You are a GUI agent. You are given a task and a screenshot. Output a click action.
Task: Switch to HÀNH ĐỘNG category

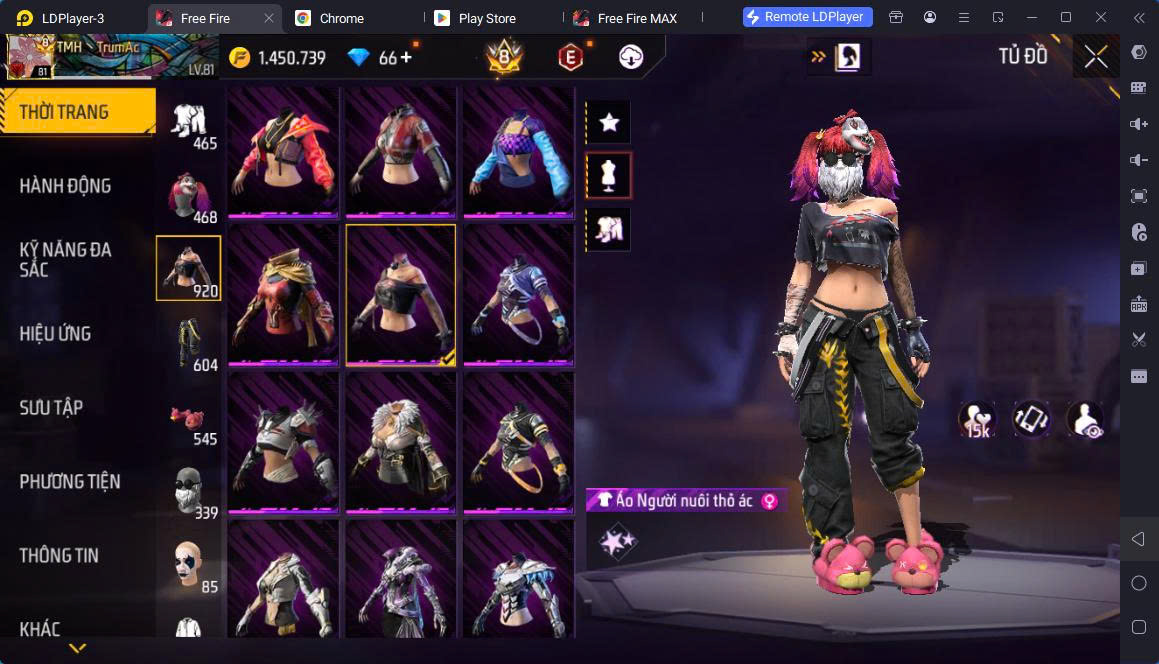(66, 186)
